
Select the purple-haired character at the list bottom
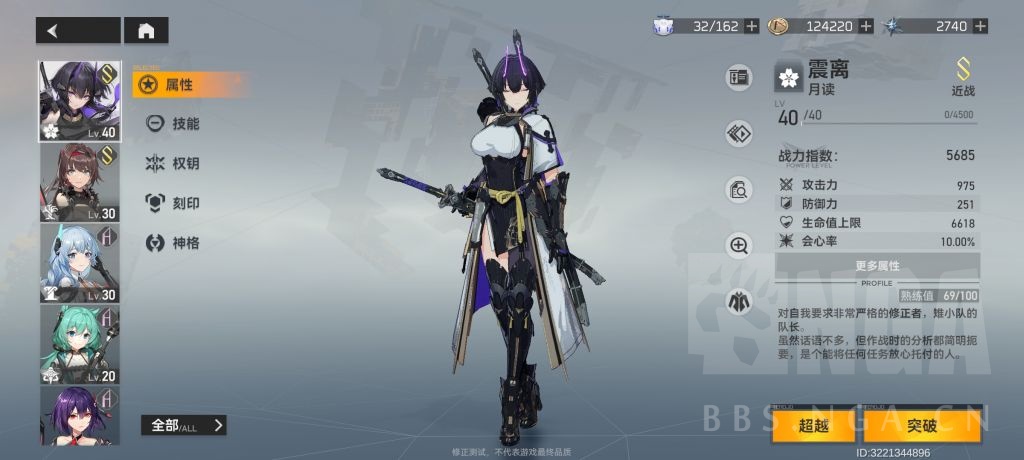80,415
